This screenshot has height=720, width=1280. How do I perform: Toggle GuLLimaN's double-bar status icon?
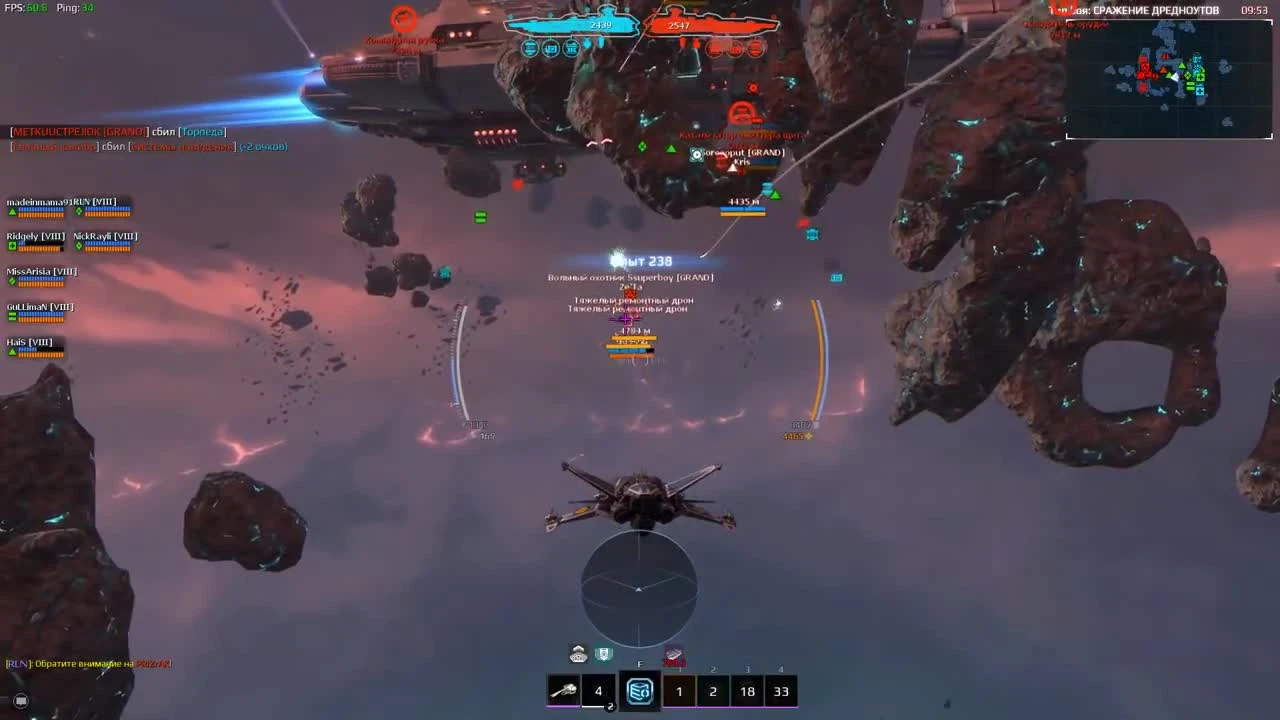tap(11, 315)
